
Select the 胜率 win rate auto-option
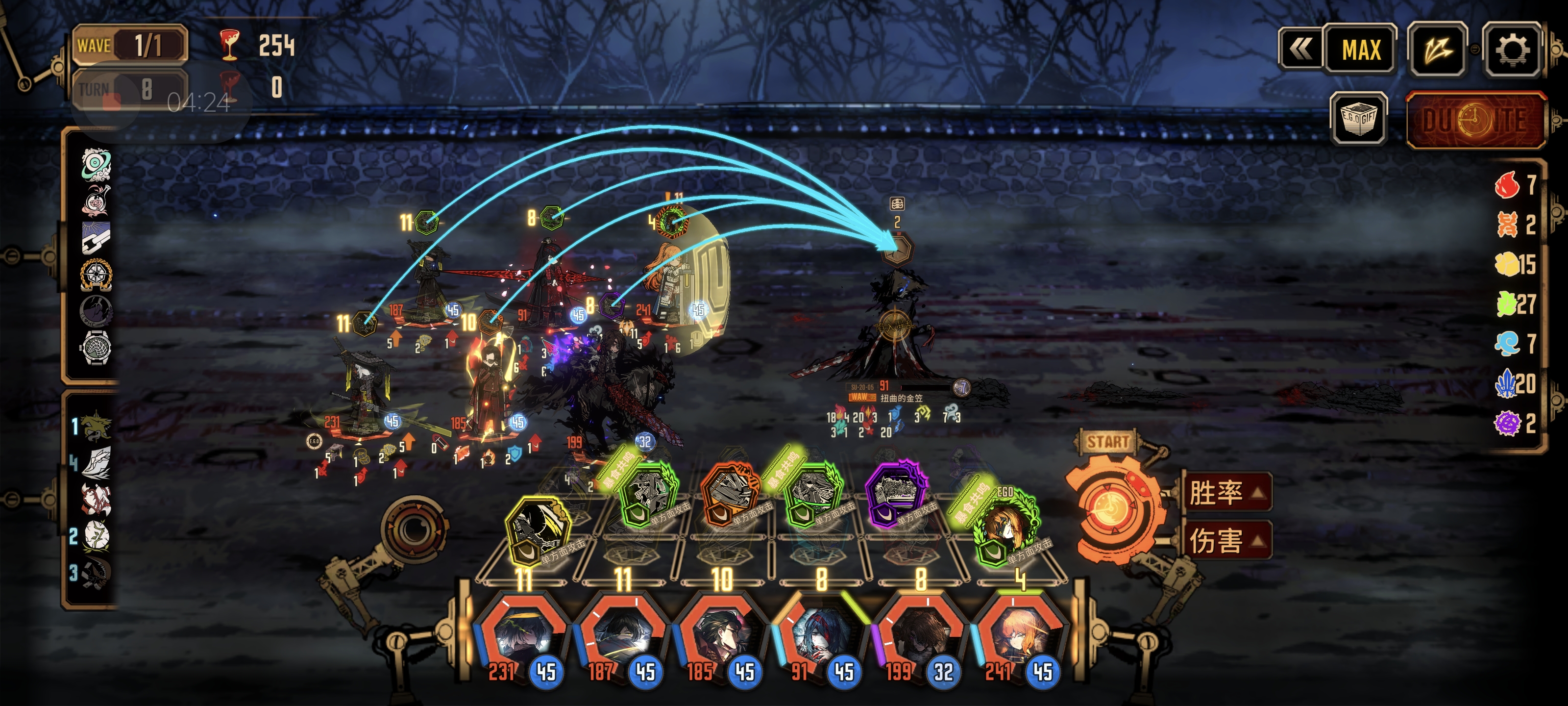click(x=1225, y=493)
